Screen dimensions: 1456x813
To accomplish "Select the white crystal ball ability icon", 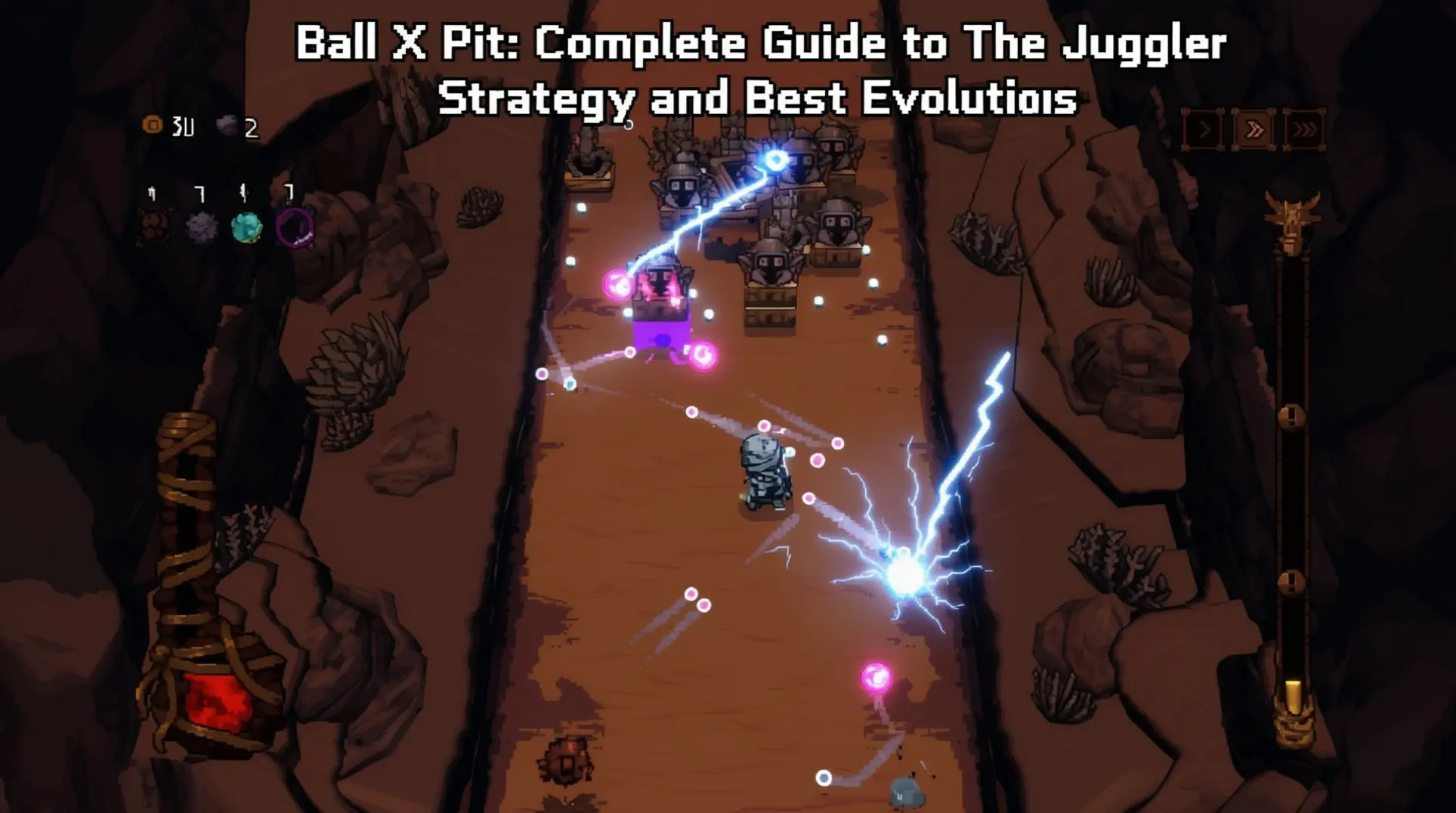I will click(200, 227).
